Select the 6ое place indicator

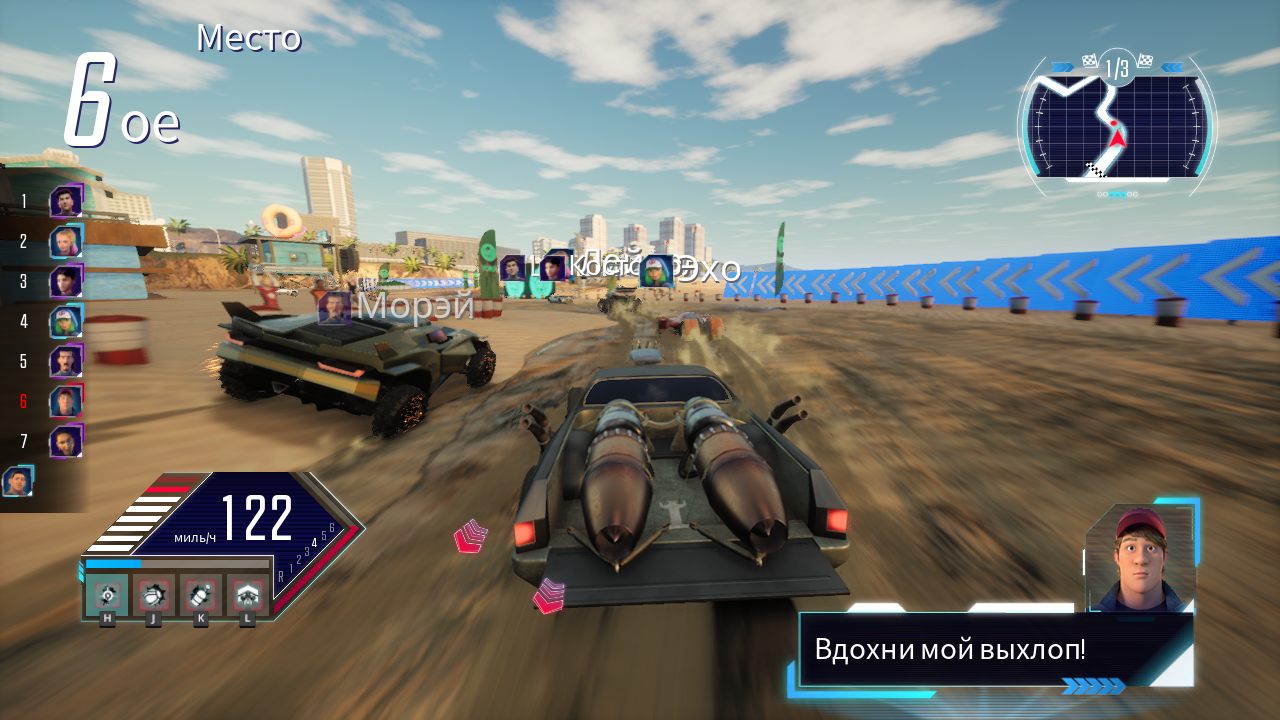pos(114,106)
